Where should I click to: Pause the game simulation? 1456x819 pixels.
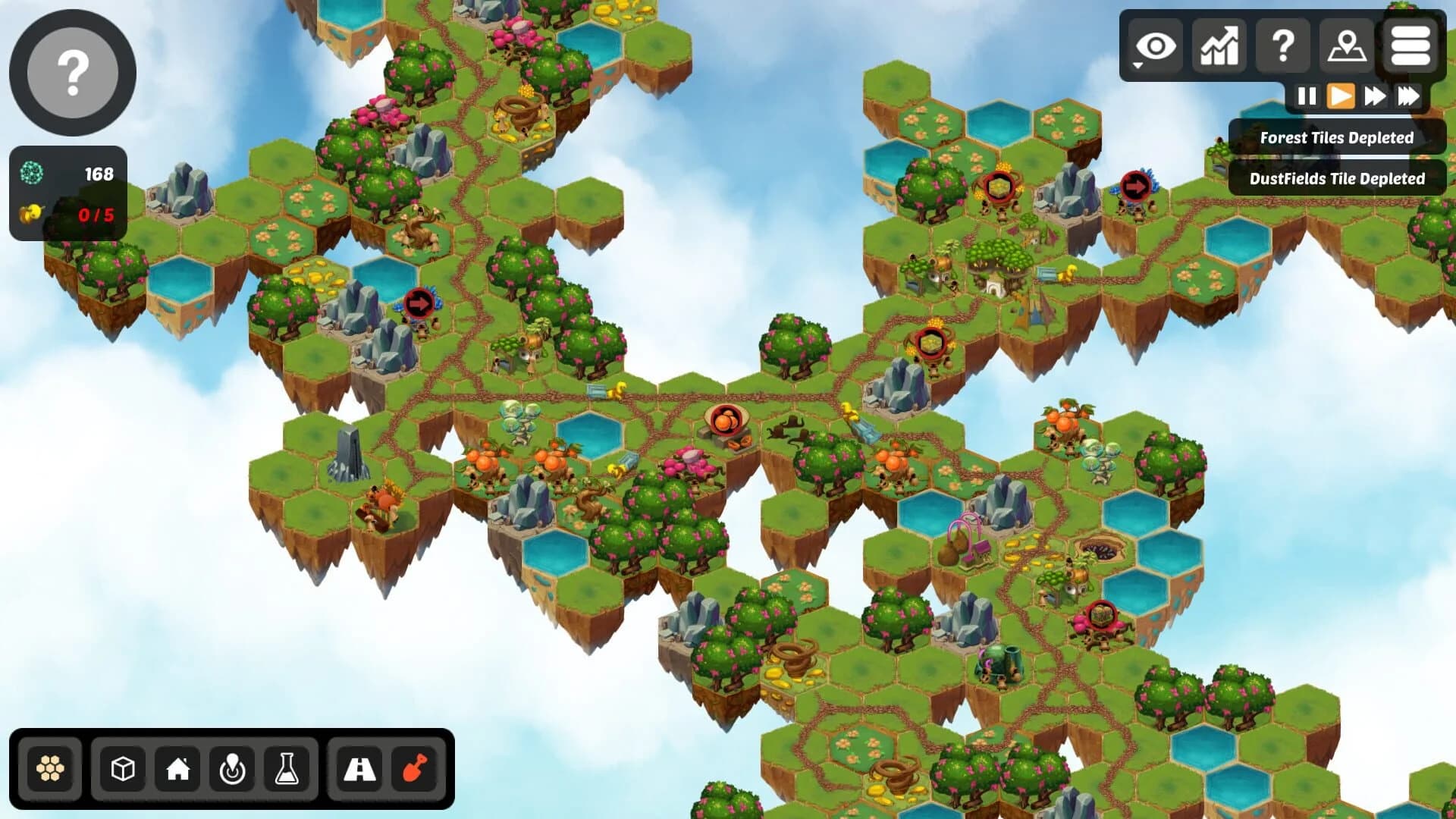click(x=1307, y=96)
